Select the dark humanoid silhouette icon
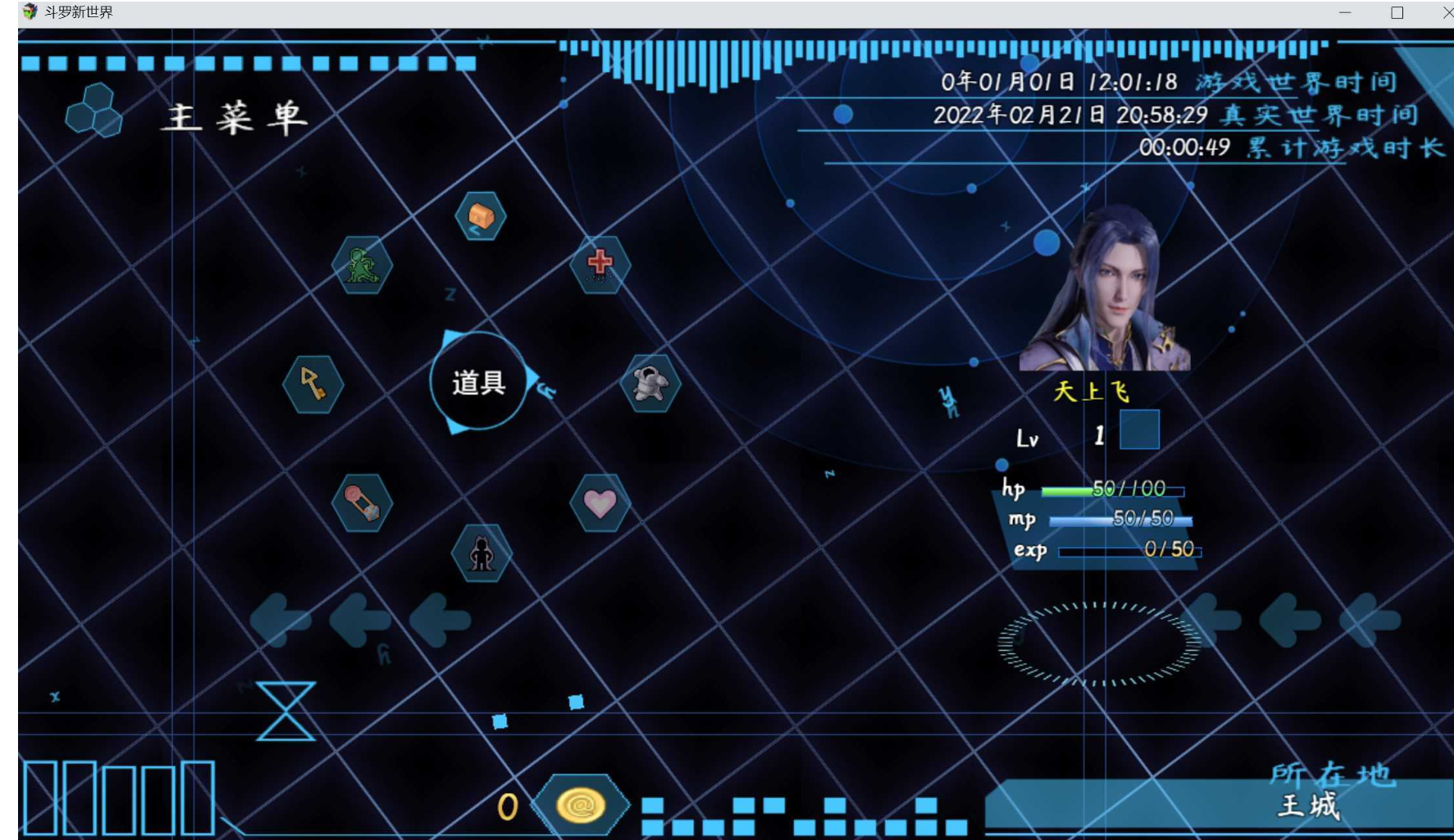Image resolution: width=1454 pixels, height=840 pixels. tap(482, 554)
